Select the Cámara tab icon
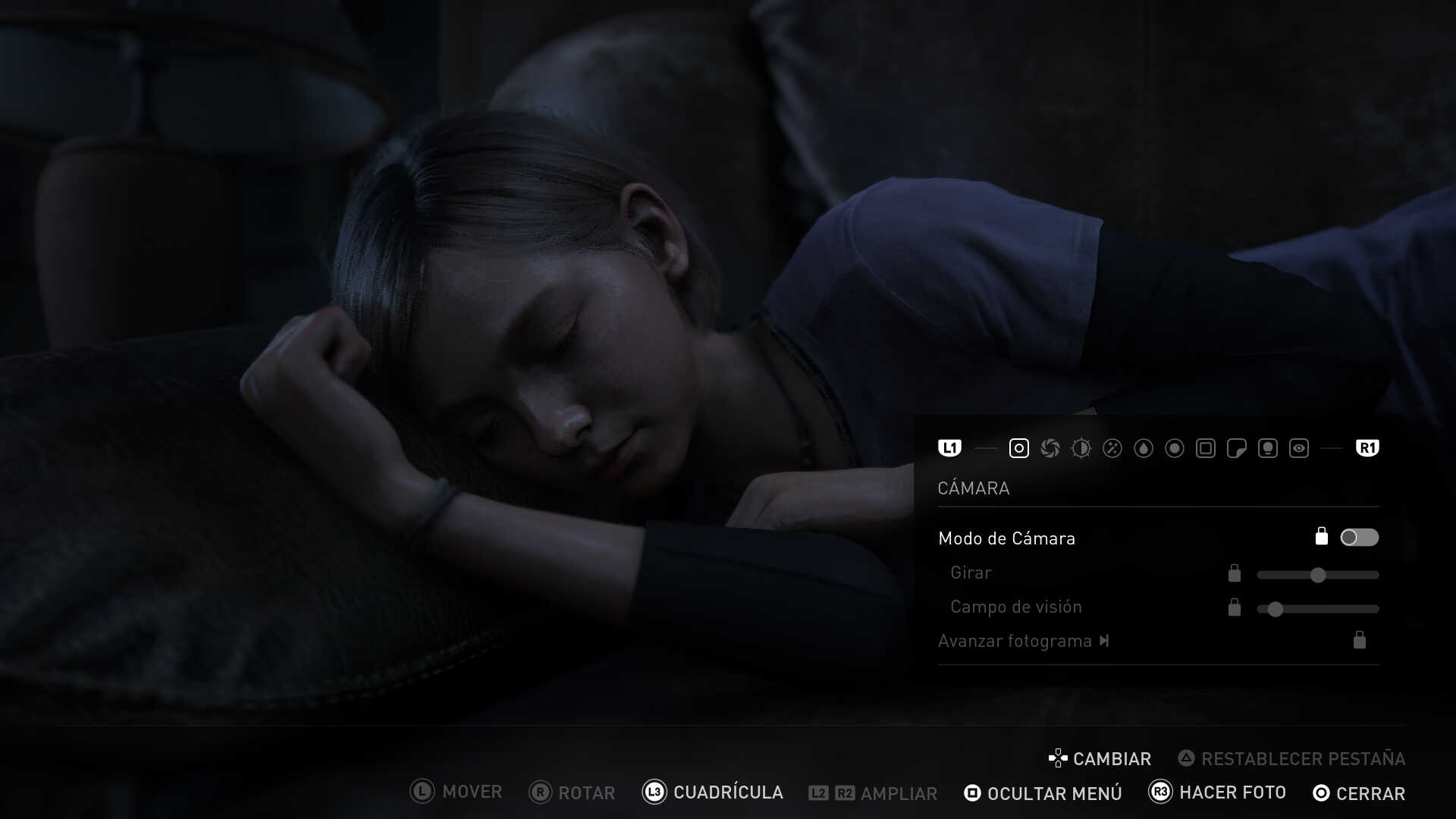The width and height of the screenshot is (1456, 819). pos(1018,448)
